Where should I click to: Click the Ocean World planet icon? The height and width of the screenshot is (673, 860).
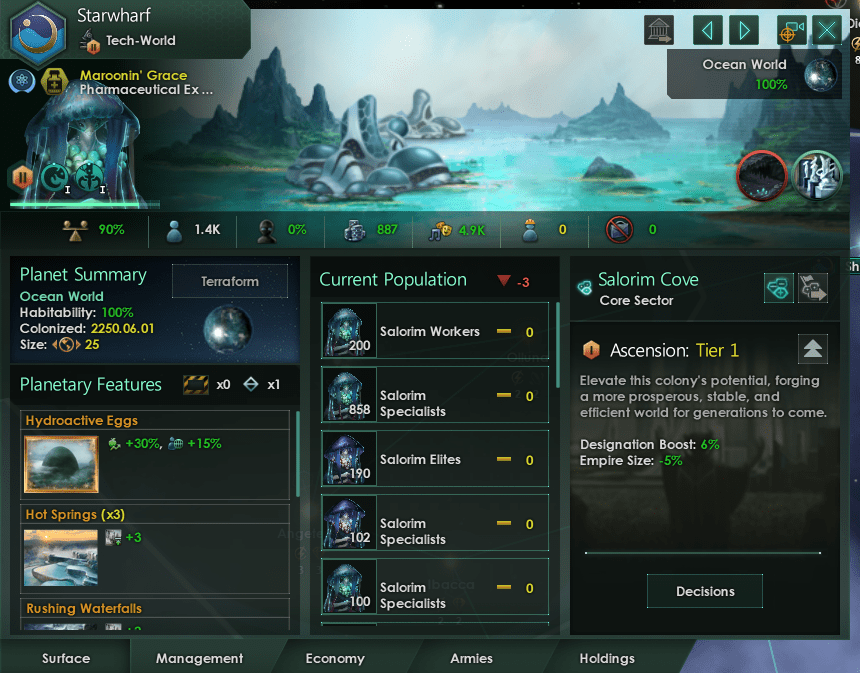coord(822,75)
